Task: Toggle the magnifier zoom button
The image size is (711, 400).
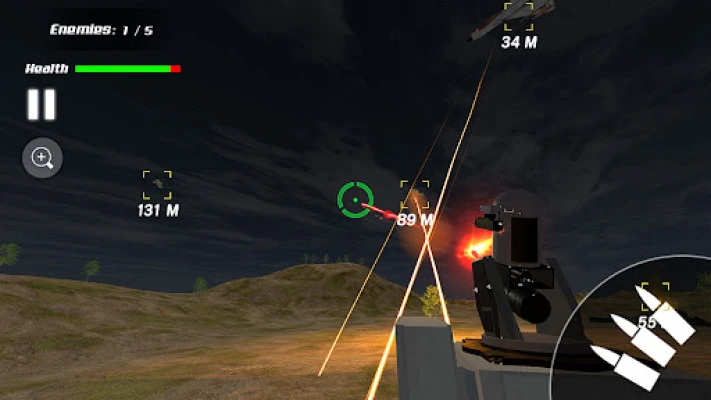Action: tap(43, 158)
